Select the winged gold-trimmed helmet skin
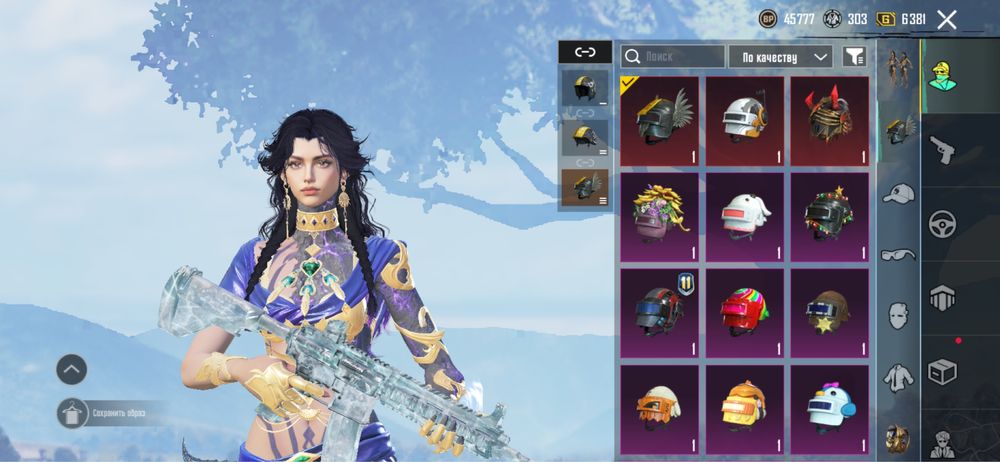Viewport: 1000px width, 462px height. (659, 121)
